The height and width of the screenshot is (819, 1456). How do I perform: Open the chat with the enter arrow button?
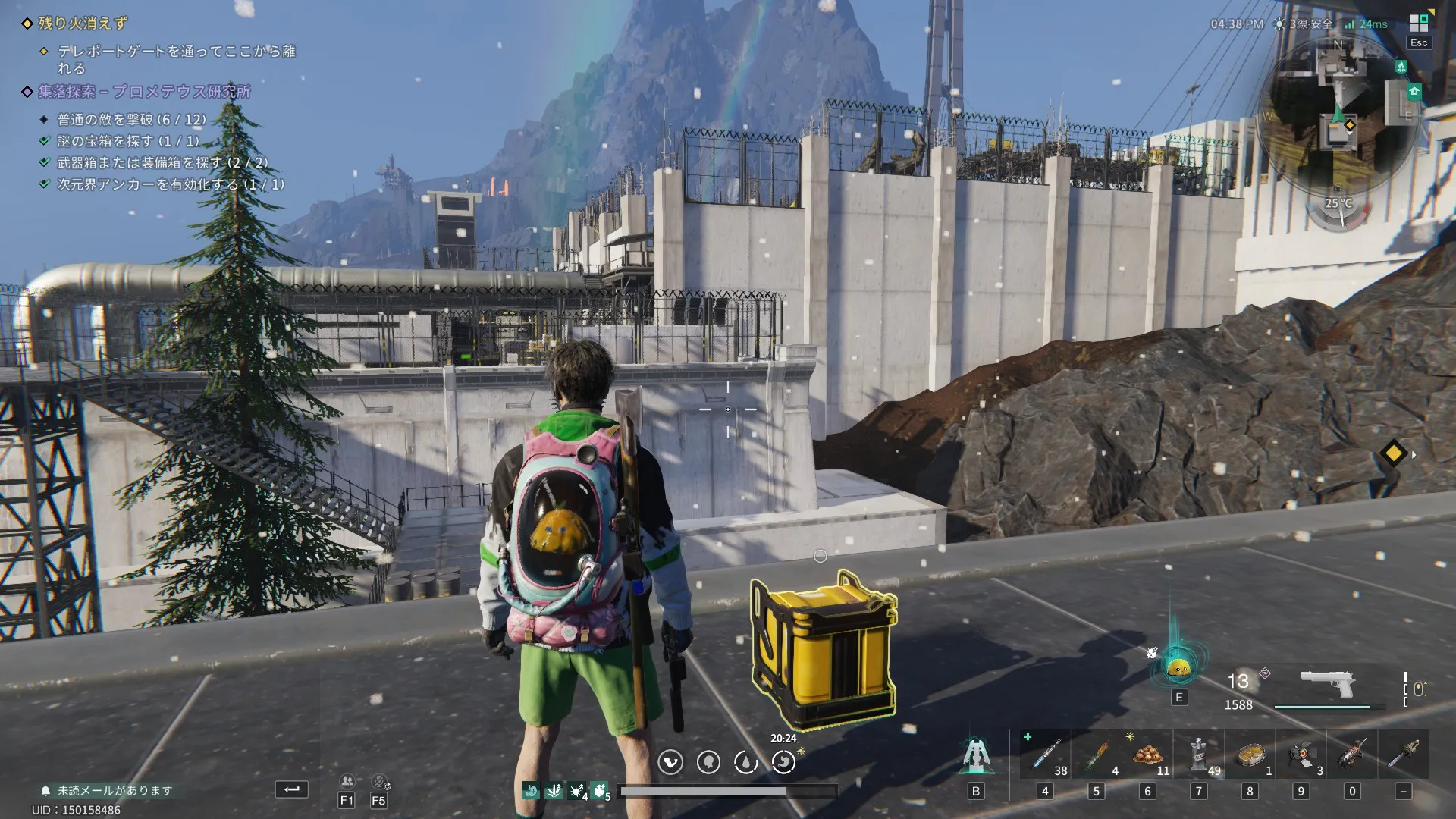291,789
